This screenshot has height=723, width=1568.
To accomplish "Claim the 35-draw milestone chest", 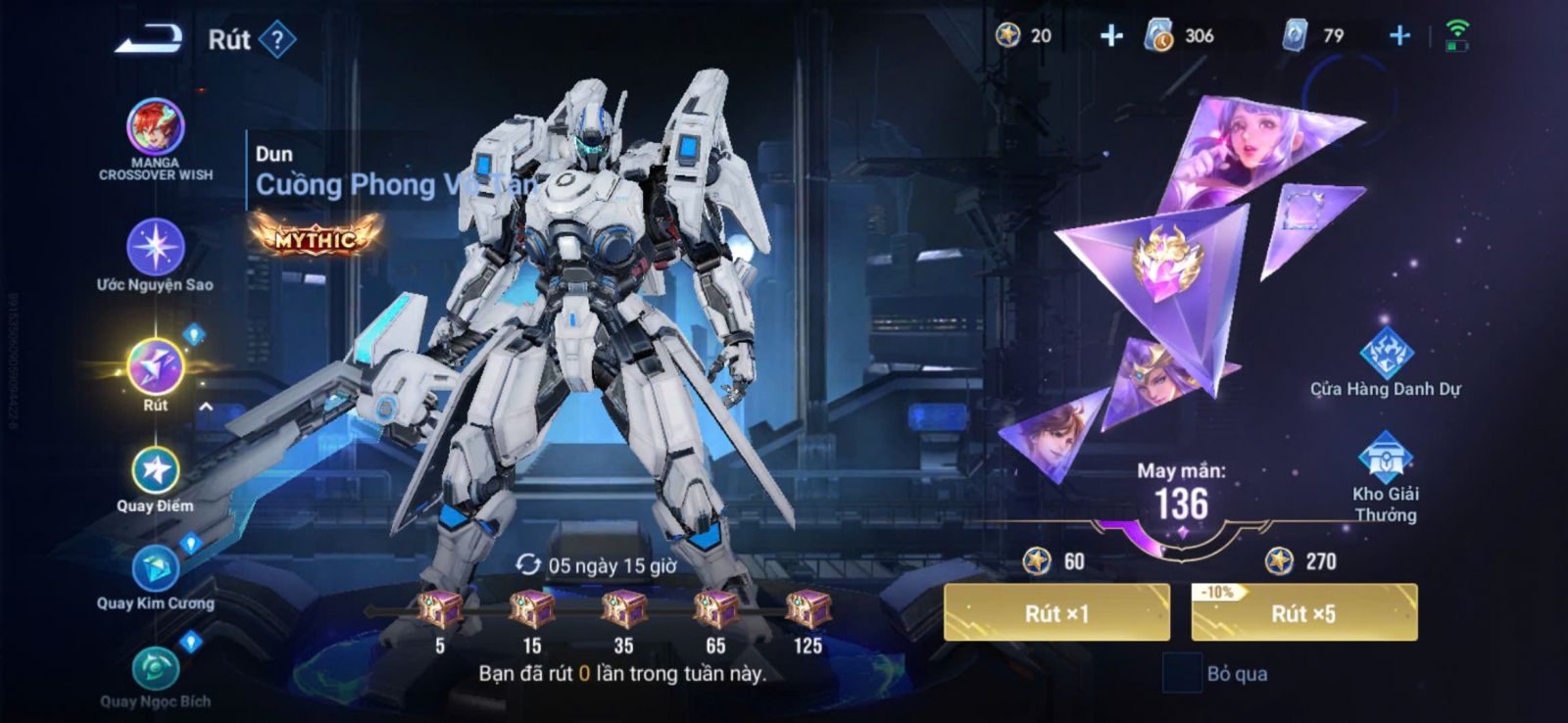I will (623, 610).
